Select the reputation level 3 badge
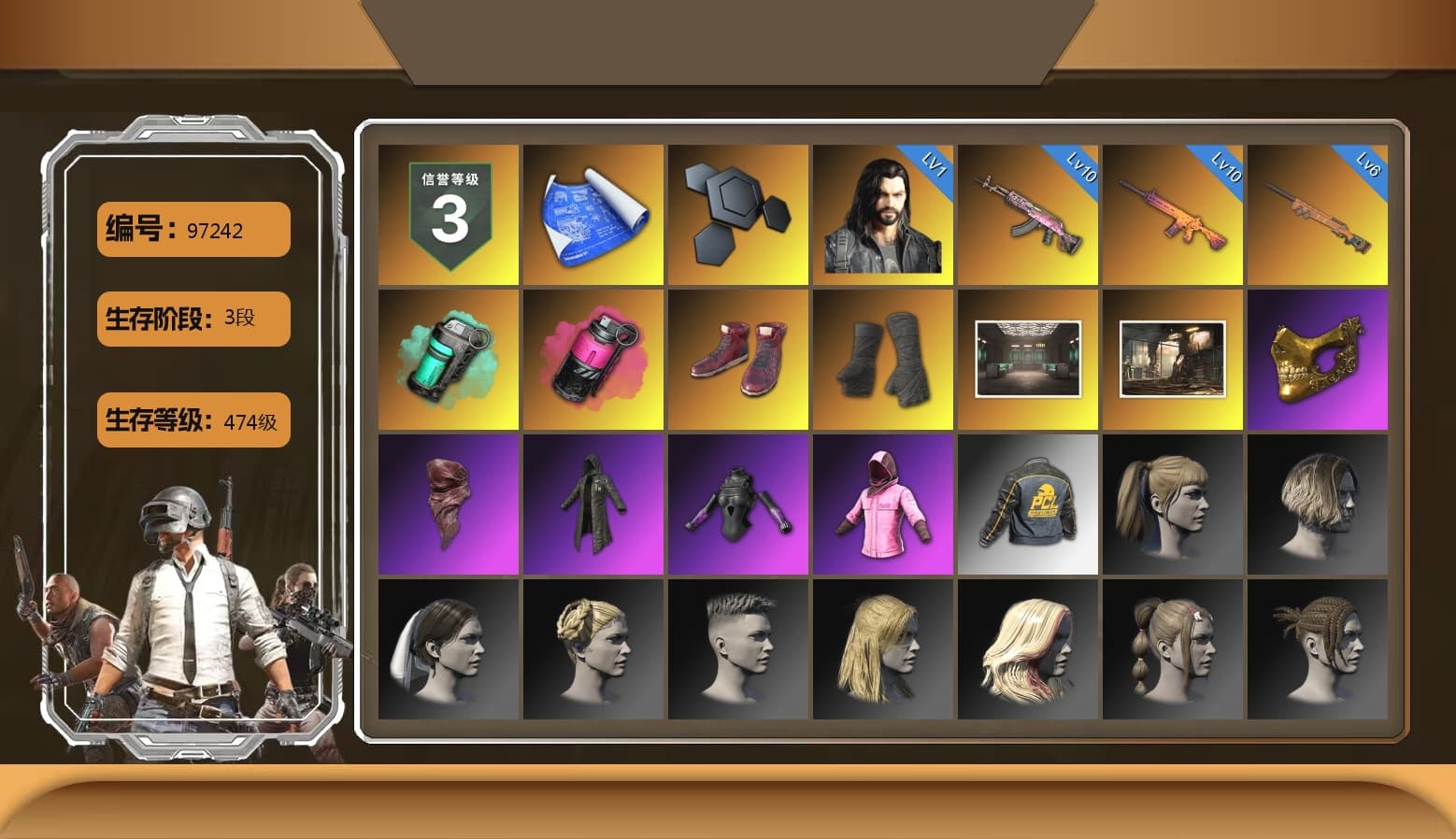Screen dimensions: 1456x839 [x=447, y=213]
